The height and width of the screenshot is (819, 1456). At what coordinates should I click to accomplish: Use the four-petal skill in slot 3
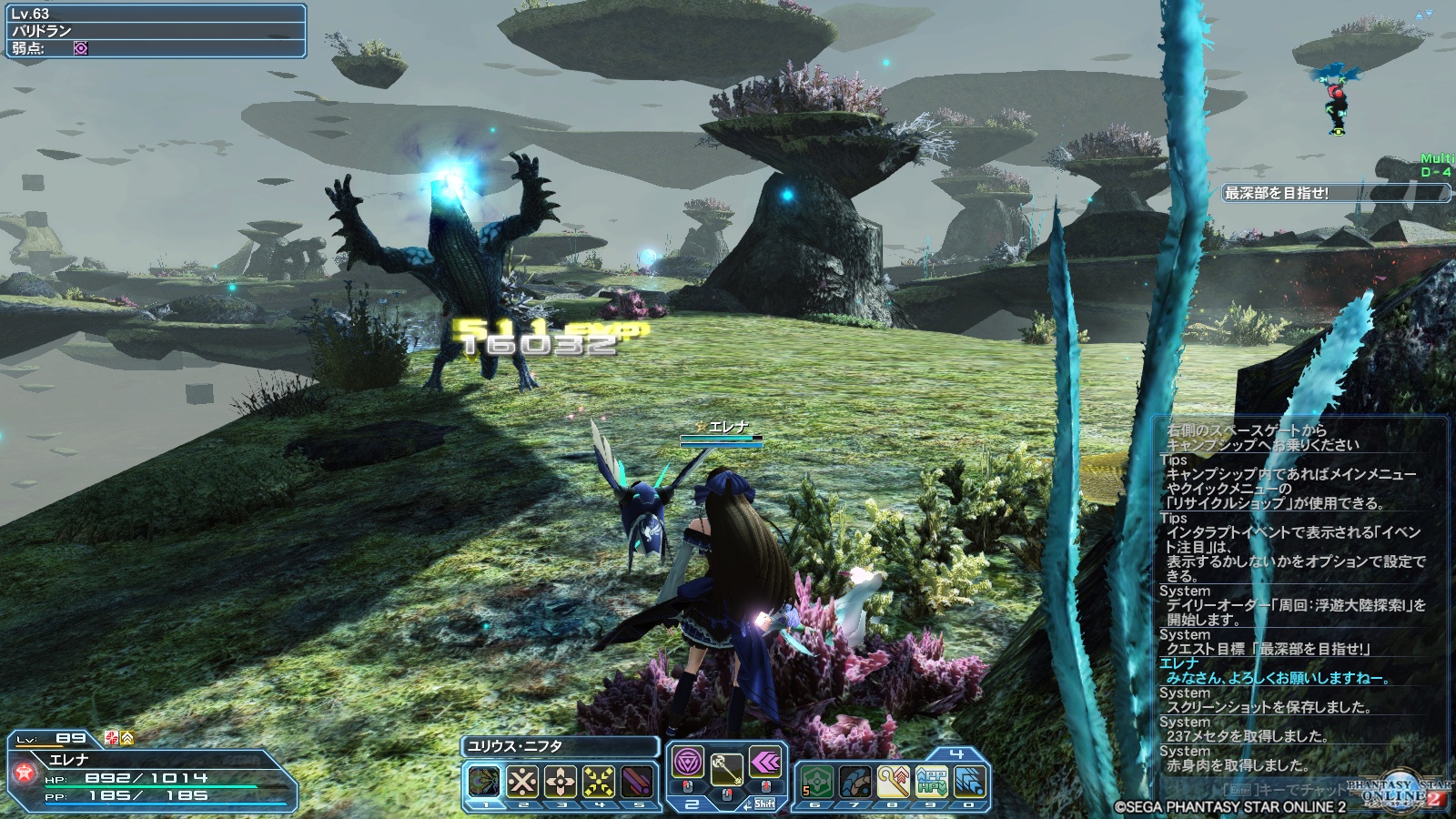tap(561, 782)
